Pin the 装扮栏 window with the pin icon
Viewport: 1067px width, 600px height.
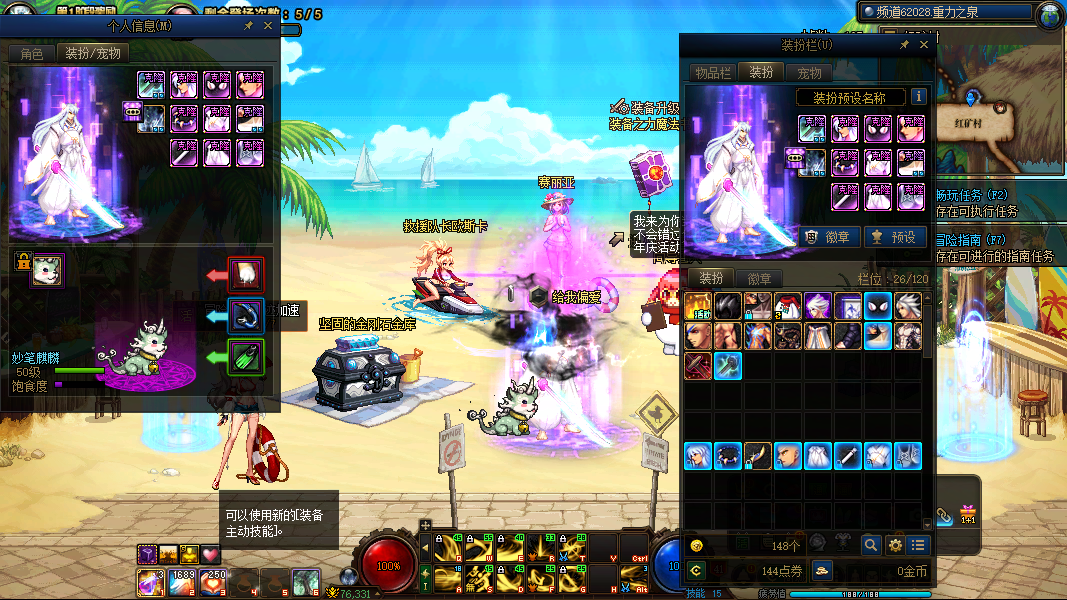tap(904, 45)
